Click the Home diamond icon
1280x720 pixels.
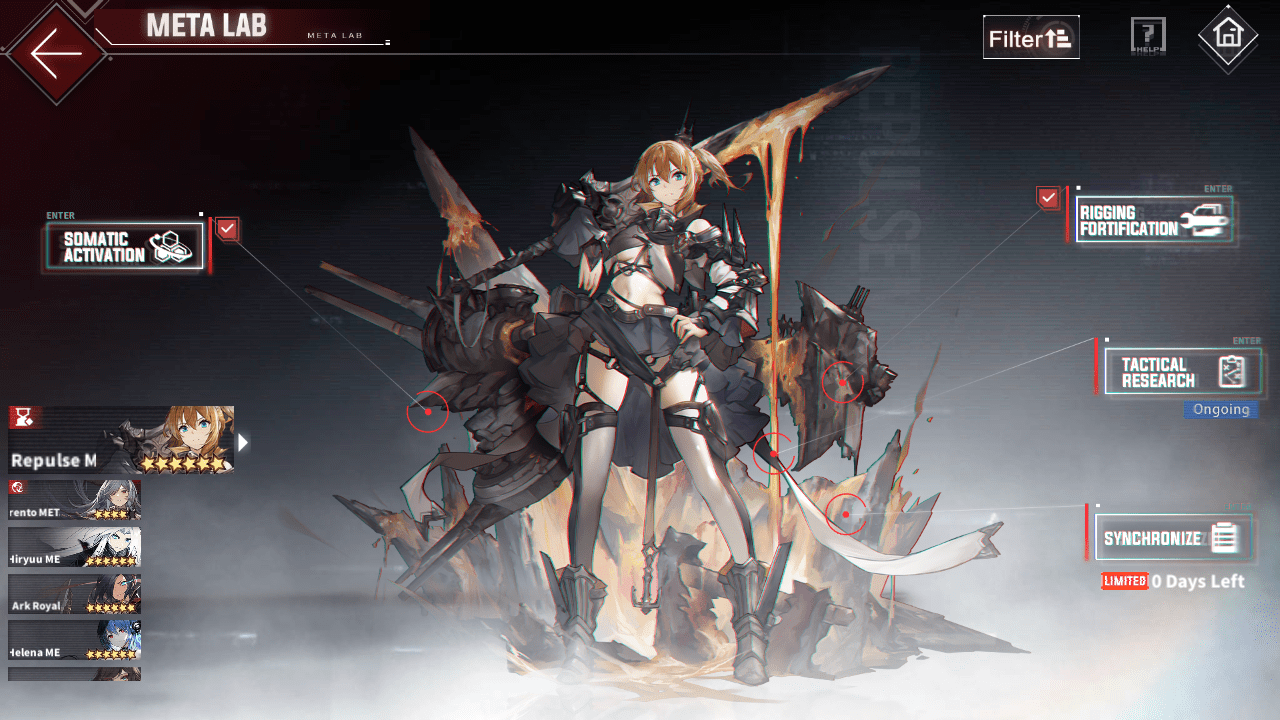tap(1228, 36)
